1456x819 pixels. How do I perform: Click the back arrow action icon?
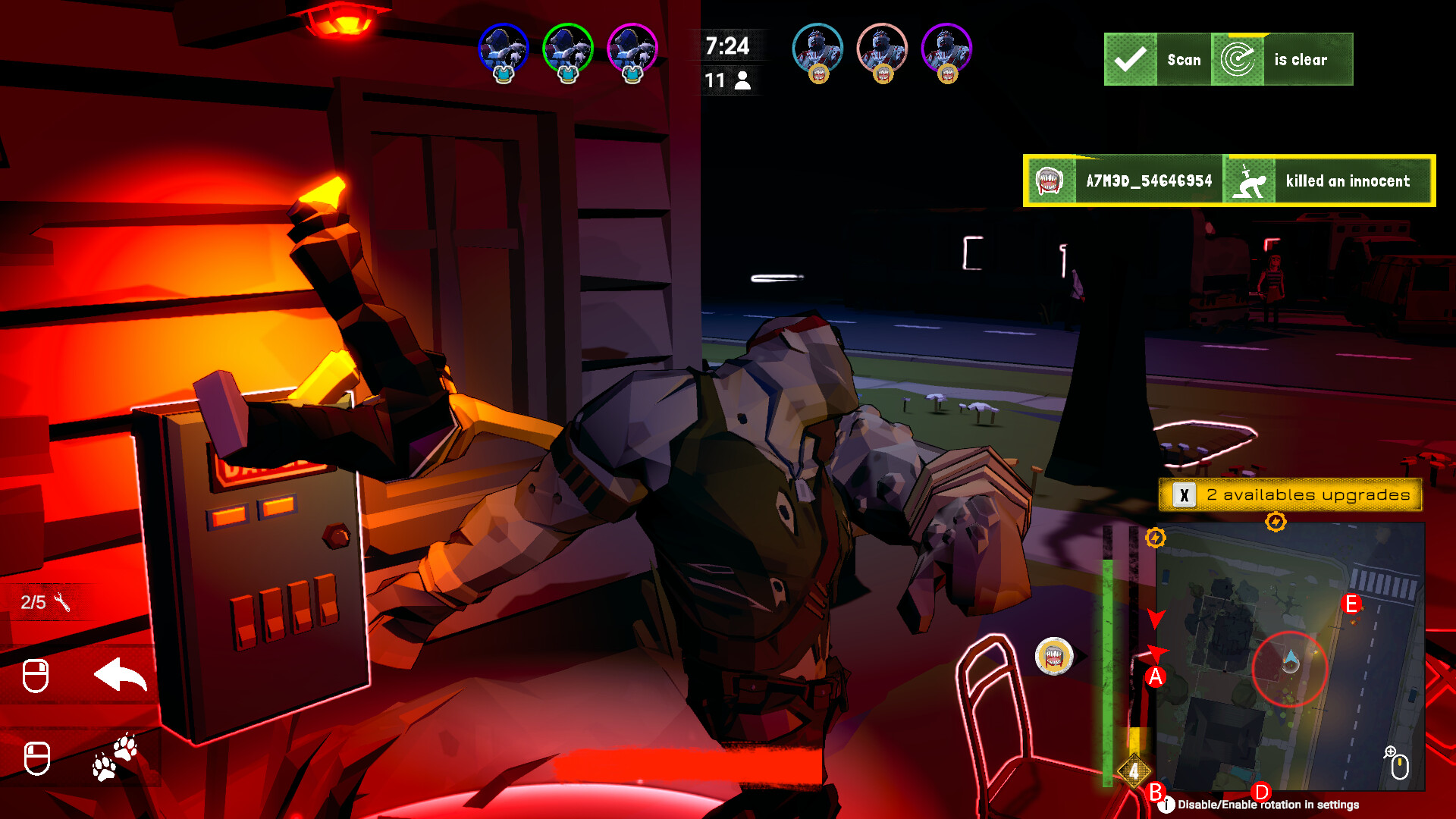point(121,672)
